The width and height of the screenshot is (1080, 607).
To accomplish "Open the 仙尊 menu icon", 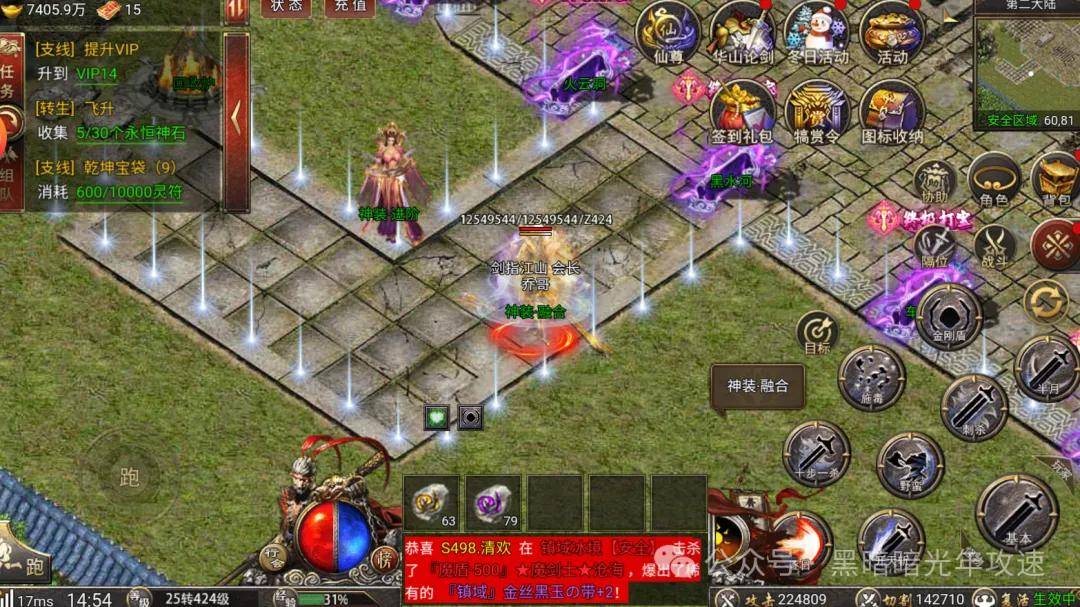I will point(667,32).
